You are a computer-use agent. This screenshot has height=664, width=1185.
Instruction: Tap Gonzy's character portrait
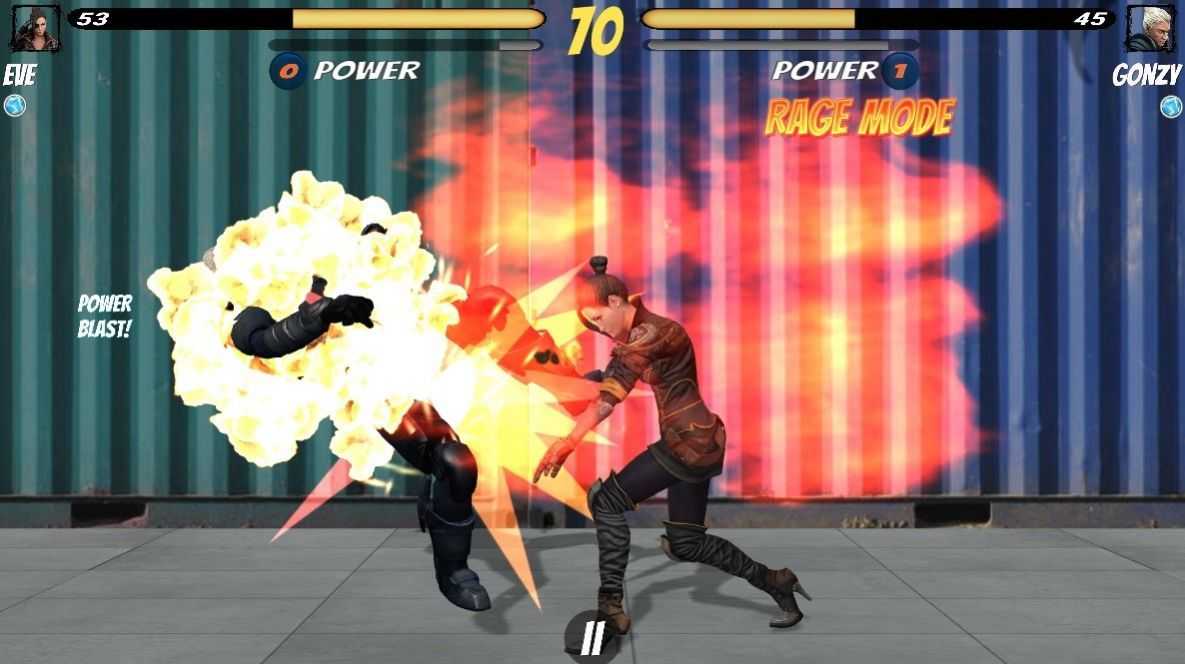click(x=1150, y=28)
